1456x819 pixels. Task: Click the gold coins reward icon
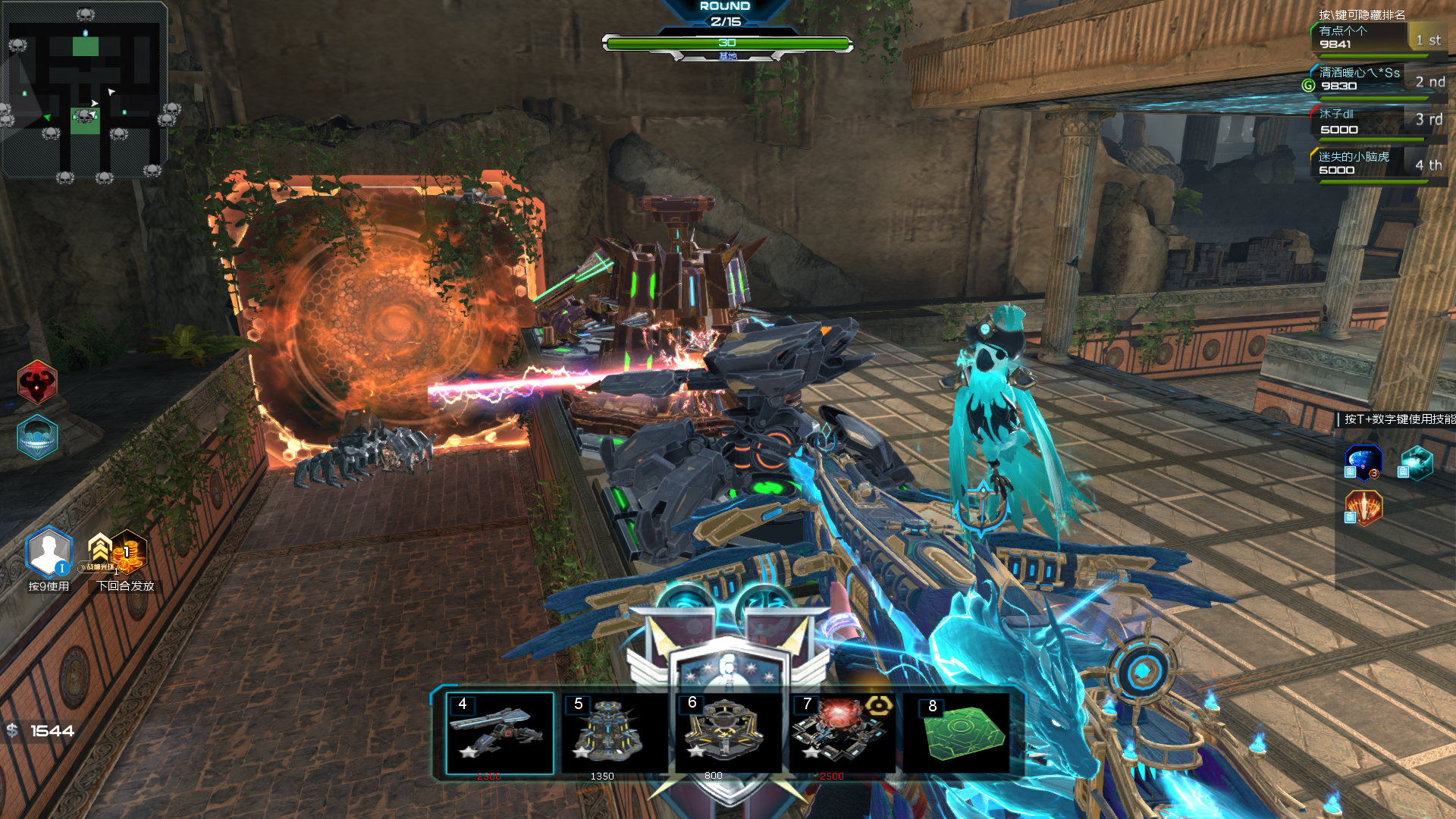point(127,552)
